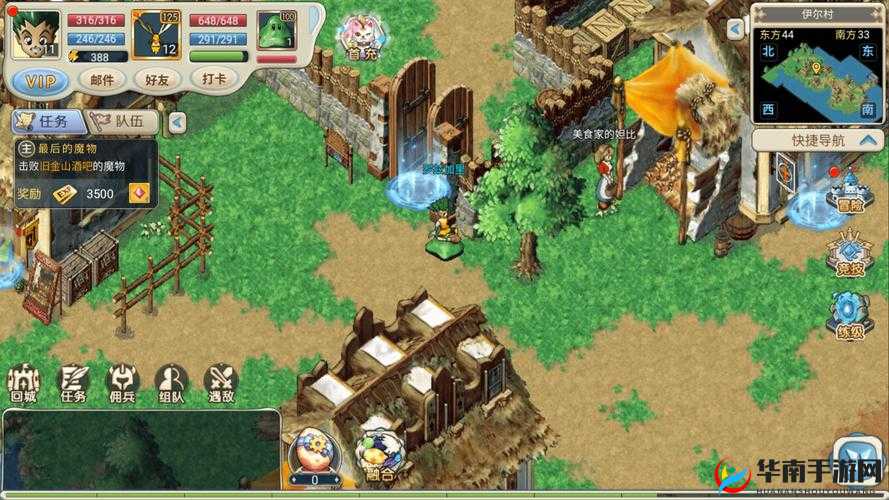This screenshot has width=889, height=500.
Task: Open the 融合 fusion menu
Action: tap(377, 453)
